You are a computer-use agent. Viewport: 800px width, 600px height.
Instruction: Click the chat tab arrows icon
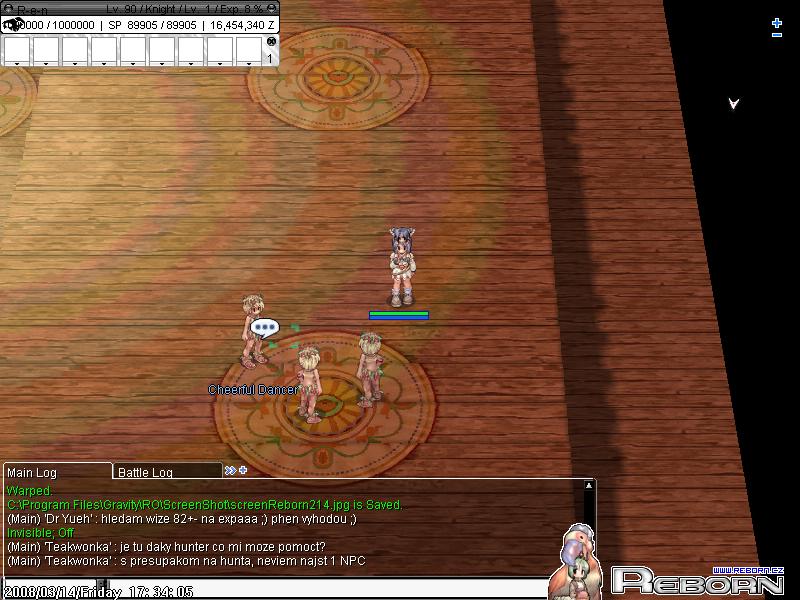[230, 470]
